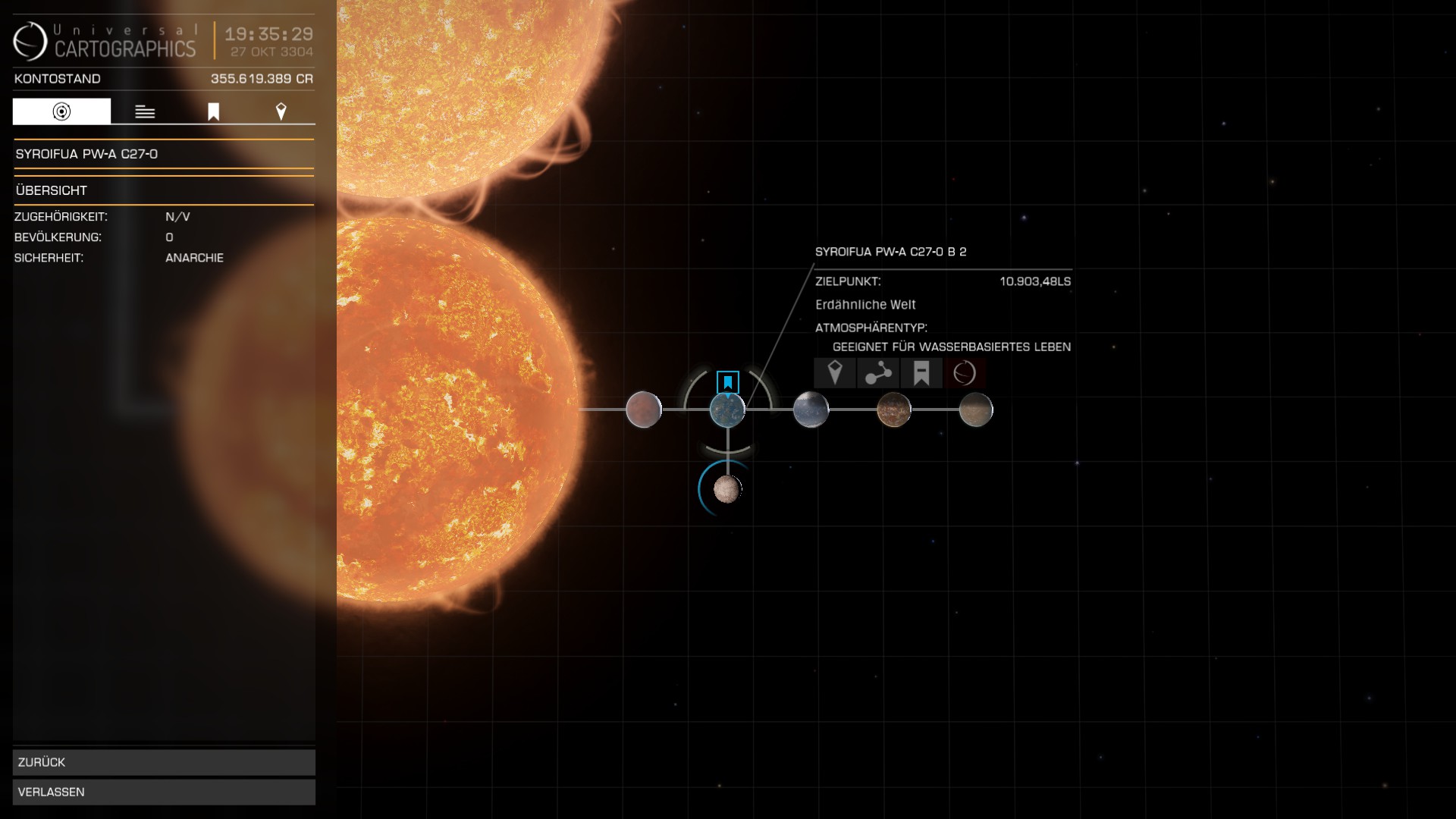Open the bookmarks tab in left panel
The width and height of the screenshot is (1456, 819).
(213, 111)
